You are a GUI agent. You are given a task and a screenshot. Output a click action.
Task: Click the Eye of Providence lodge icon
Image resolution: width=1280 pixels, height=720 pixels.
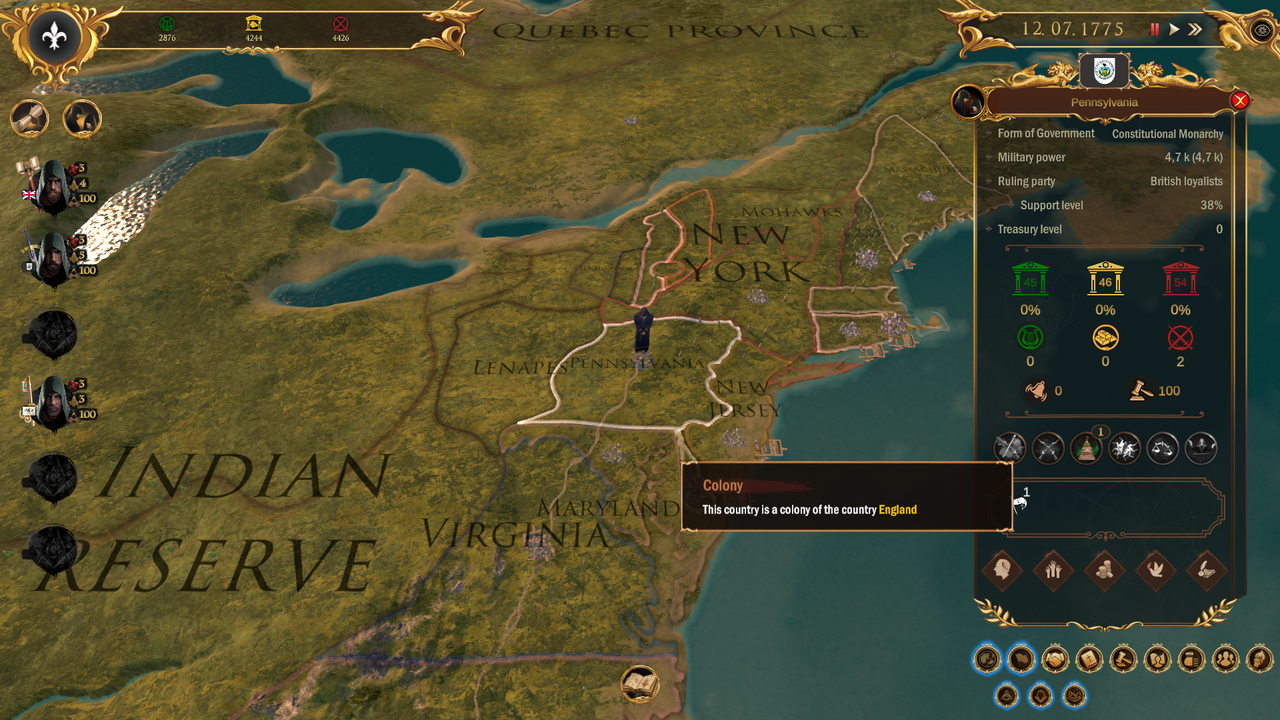1006,695
